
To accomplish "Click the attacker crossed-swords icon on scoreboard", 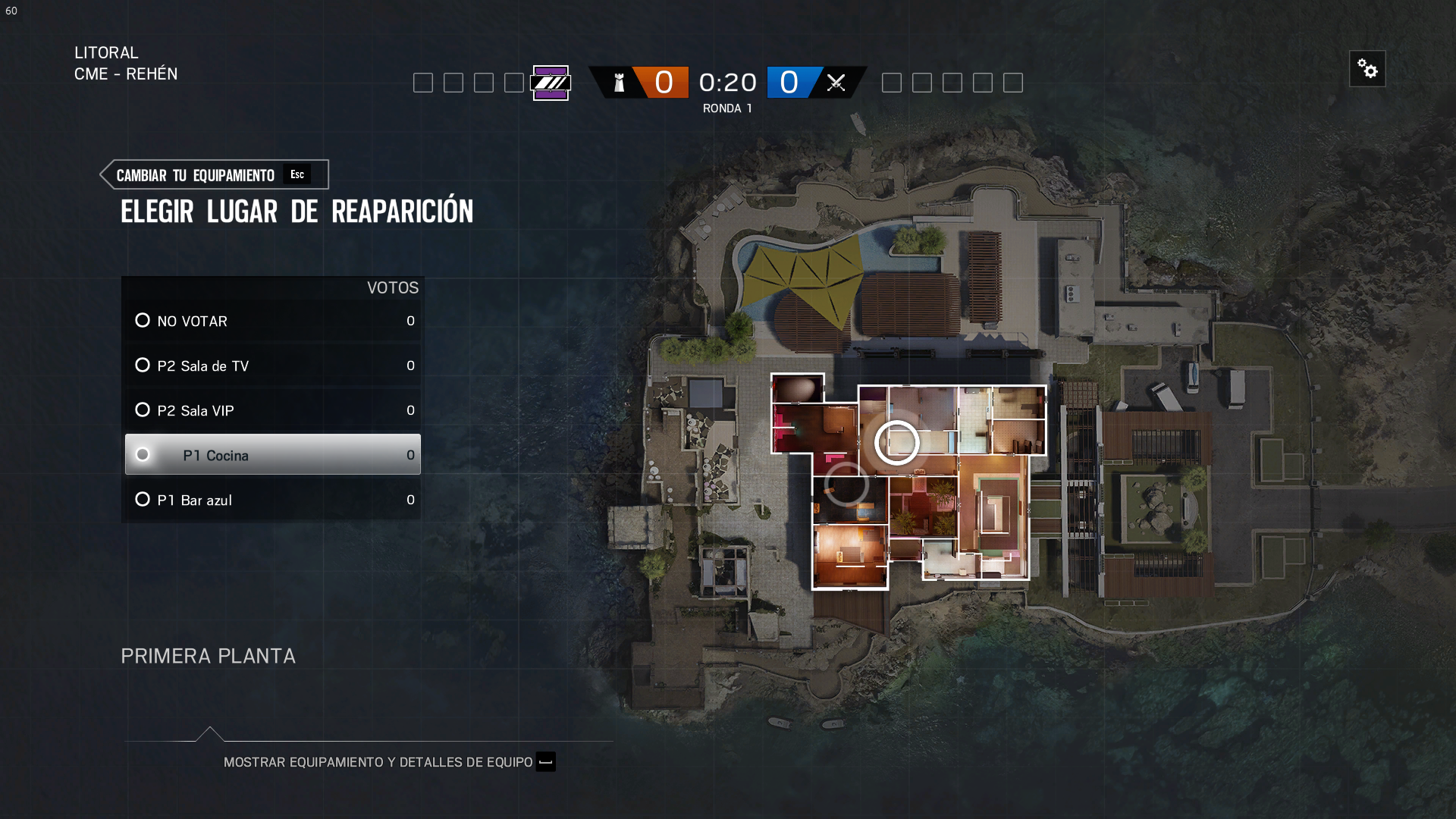I will [836, 83].
